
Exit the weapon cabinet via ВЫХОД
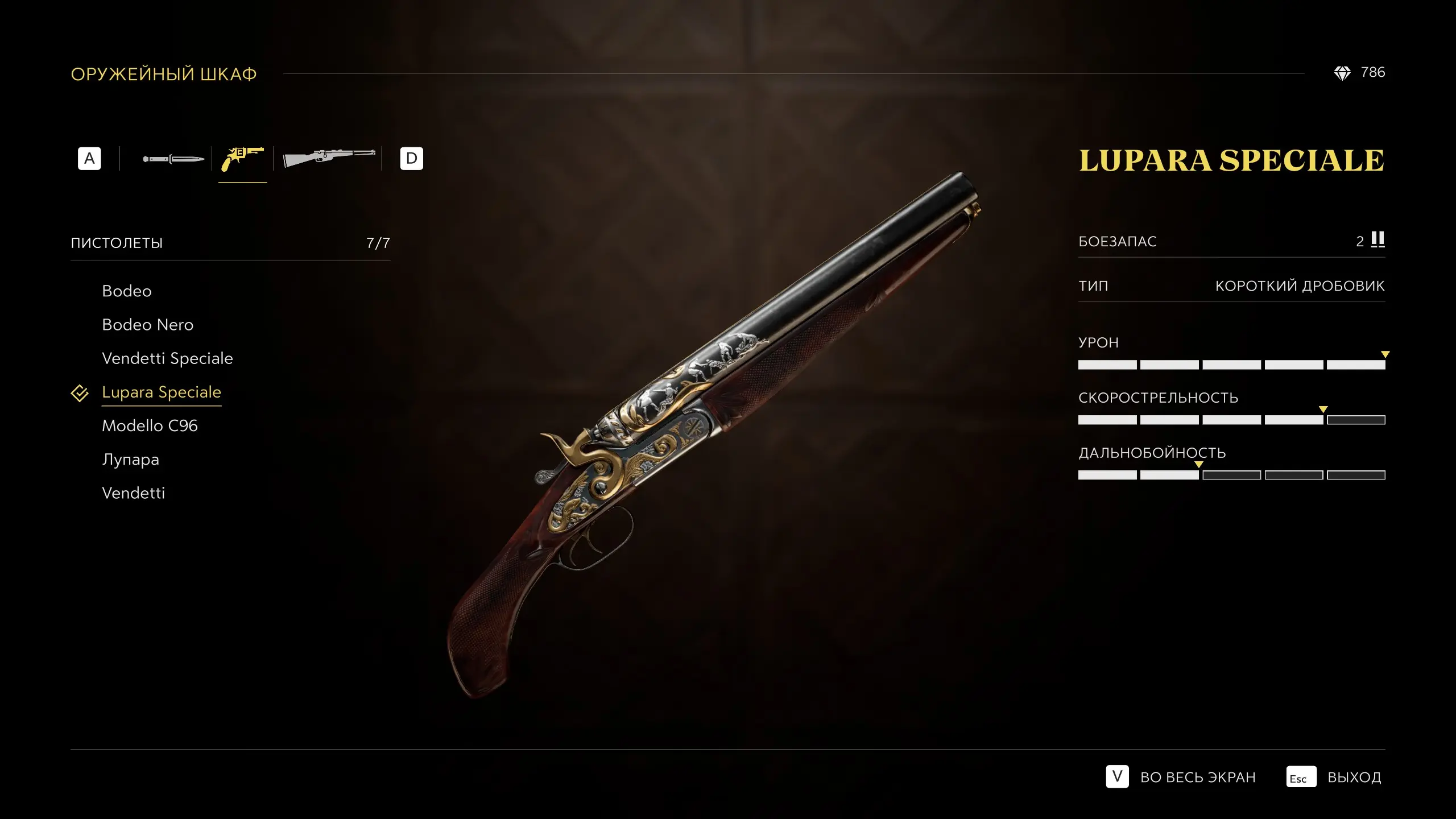[1353, 777]
